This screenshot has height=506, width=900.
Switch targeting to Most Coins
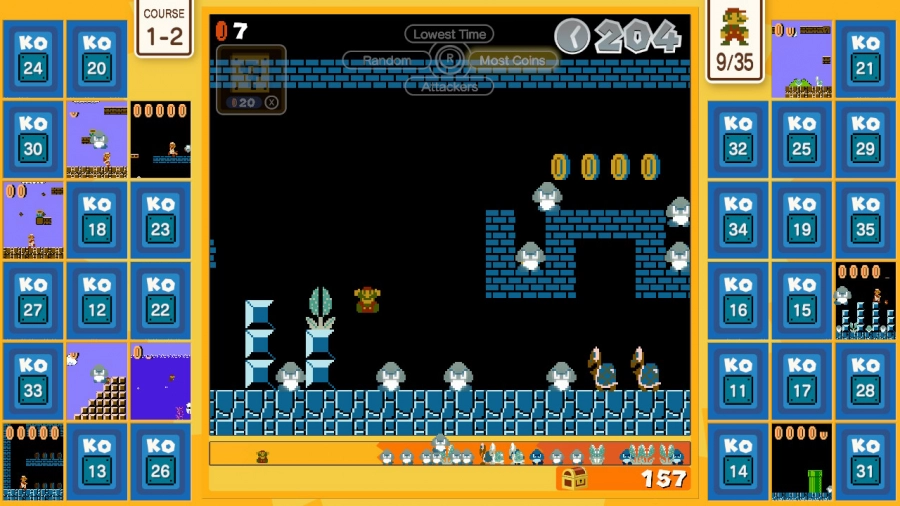pos(512,60)
